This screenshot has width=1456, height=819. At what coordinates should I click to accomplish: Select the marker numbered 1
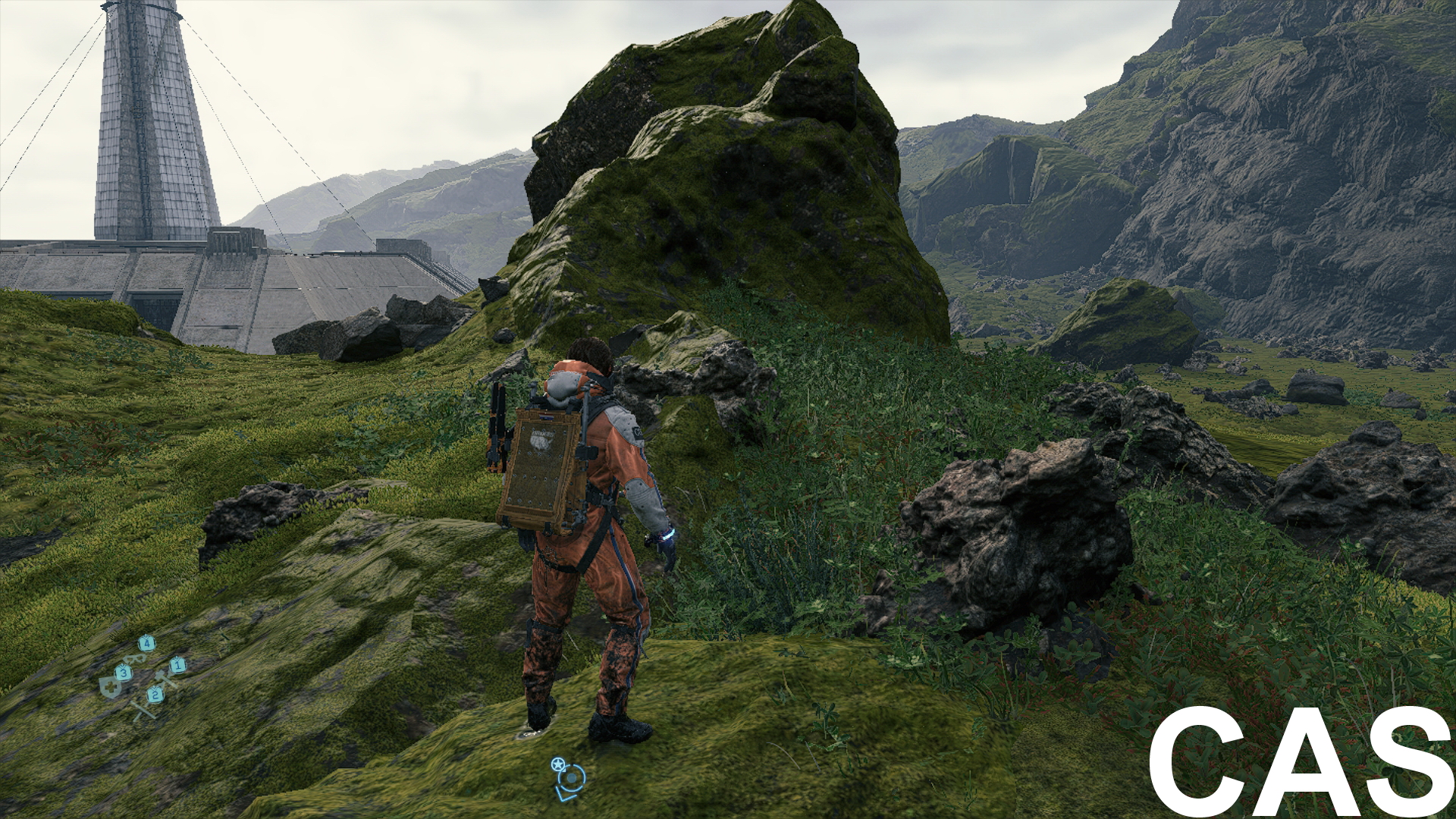(177, 667)
